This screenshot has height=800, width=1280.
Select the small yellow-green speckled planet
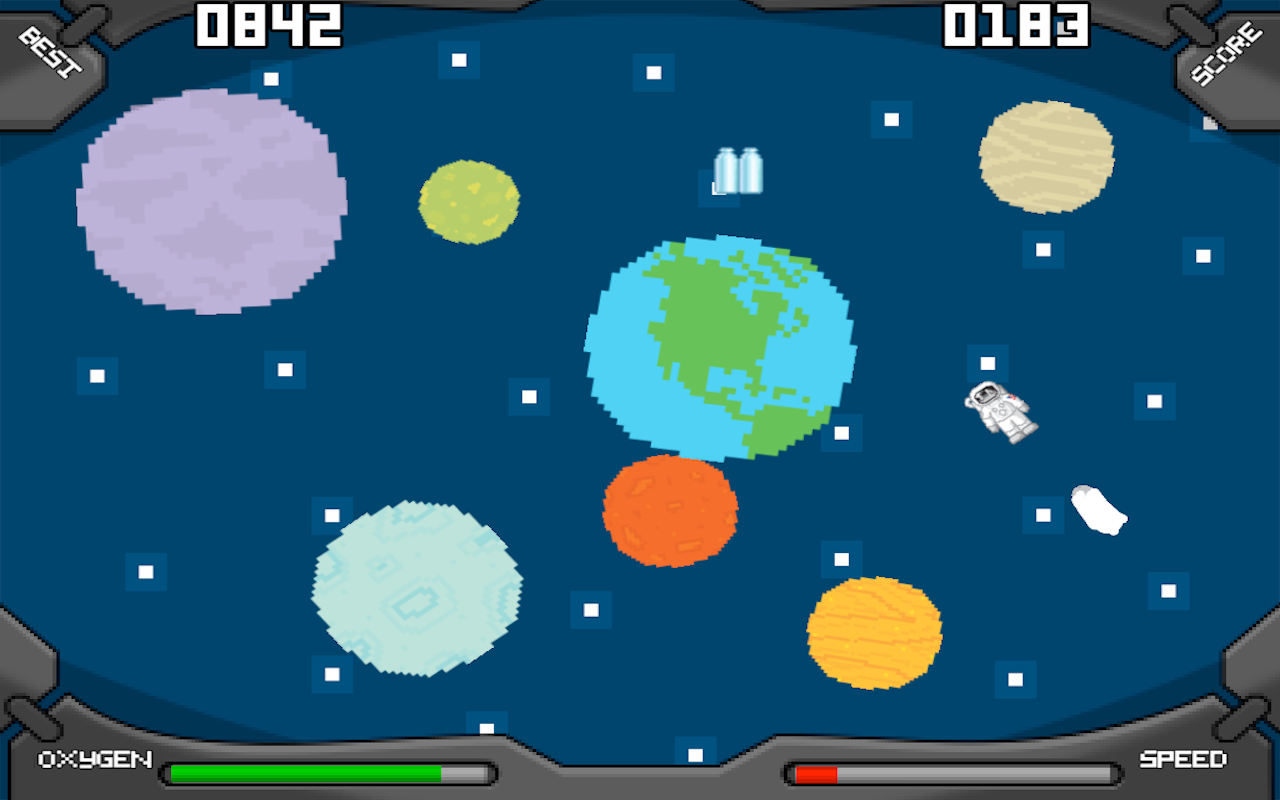tap(467, 200)
